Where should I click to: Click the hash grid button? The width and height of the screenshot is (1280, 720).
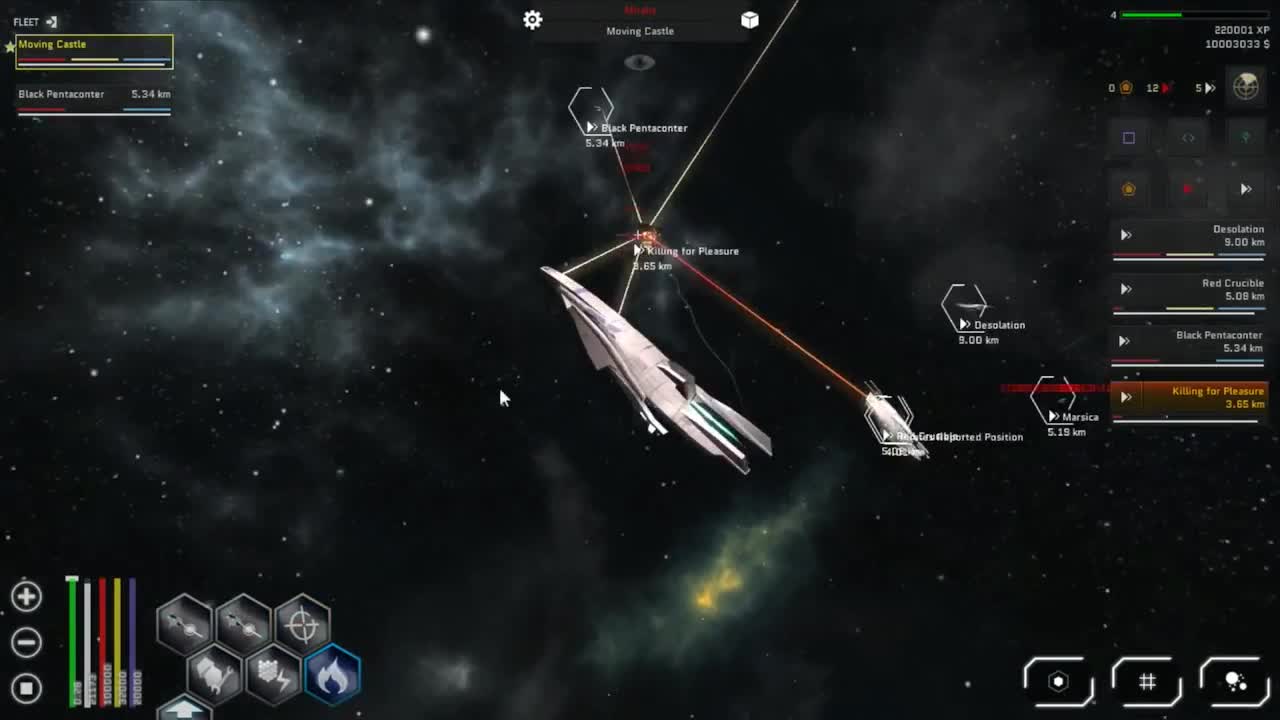pos(1147,682)
